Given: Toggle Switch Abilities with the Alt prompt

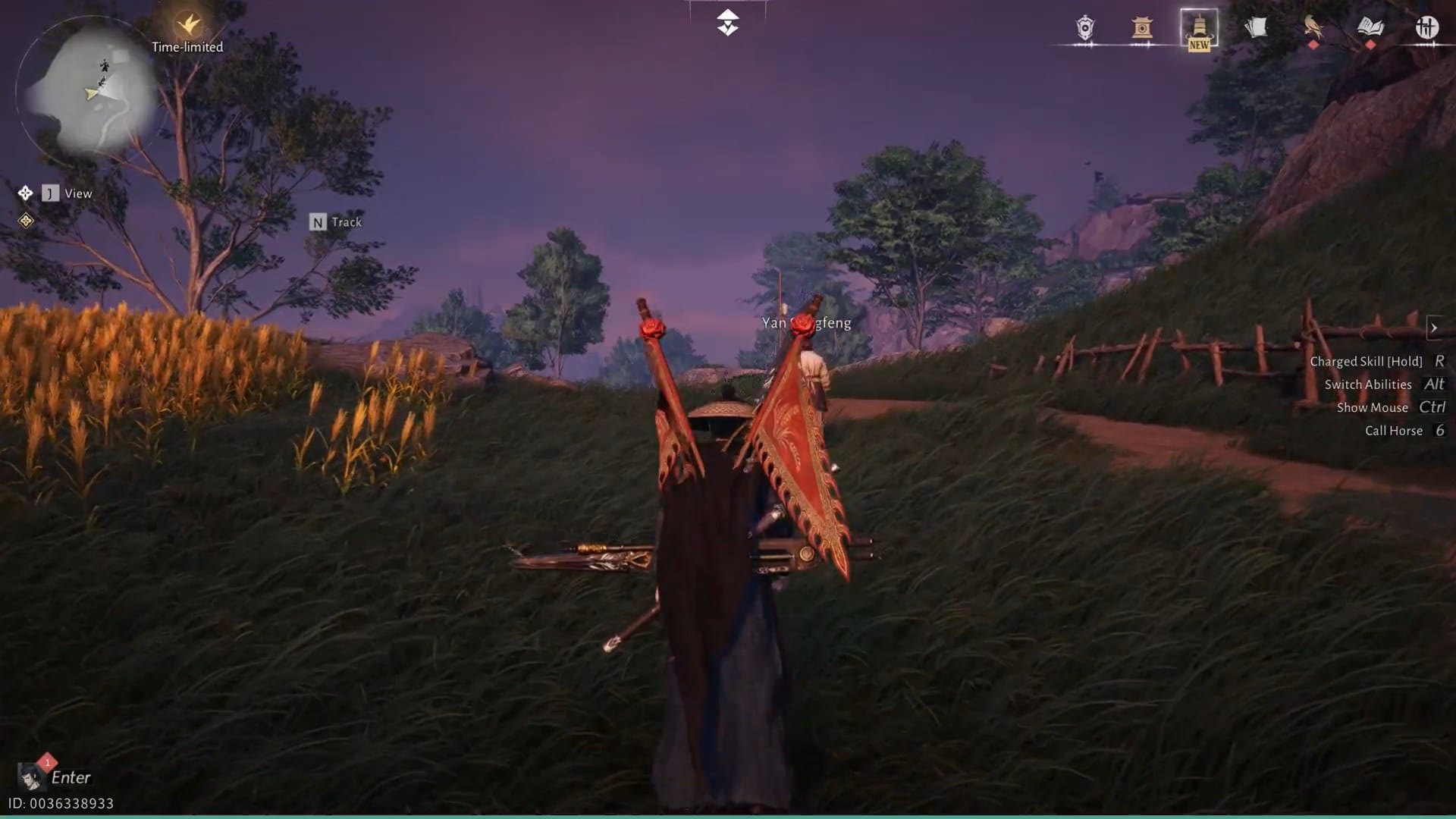Looking at the screenshot, I should (x=1434, y=384).
